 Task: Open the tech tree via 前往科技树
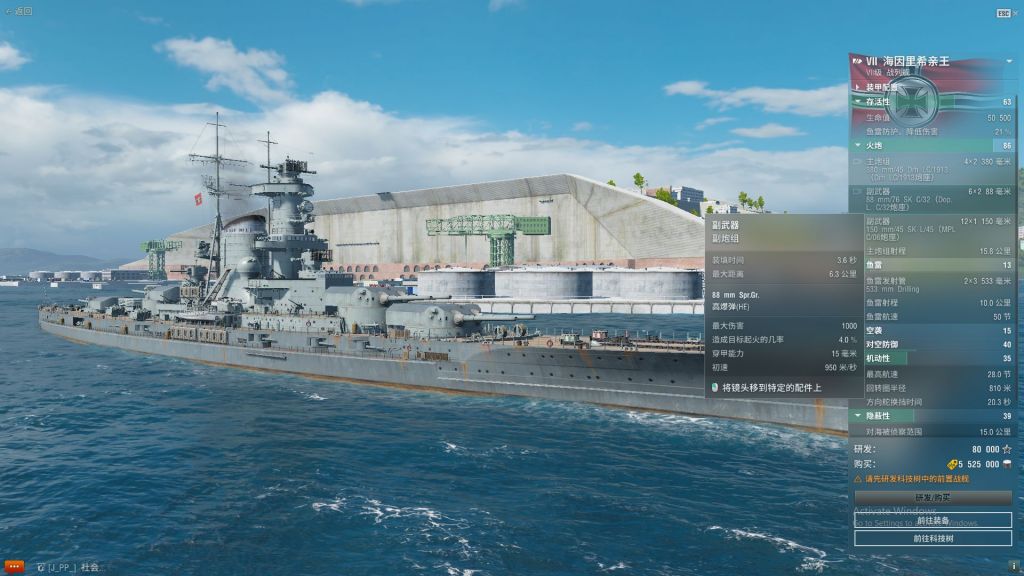932,538
